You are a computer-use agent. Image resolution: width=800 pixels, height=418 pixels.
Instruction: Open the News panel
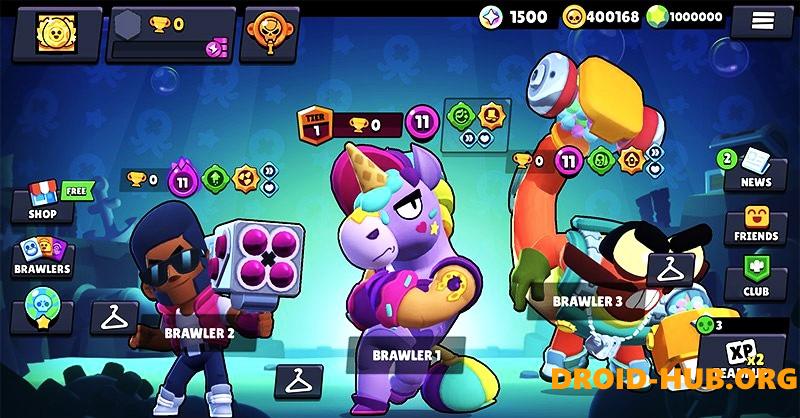click(x=755, y=169)
